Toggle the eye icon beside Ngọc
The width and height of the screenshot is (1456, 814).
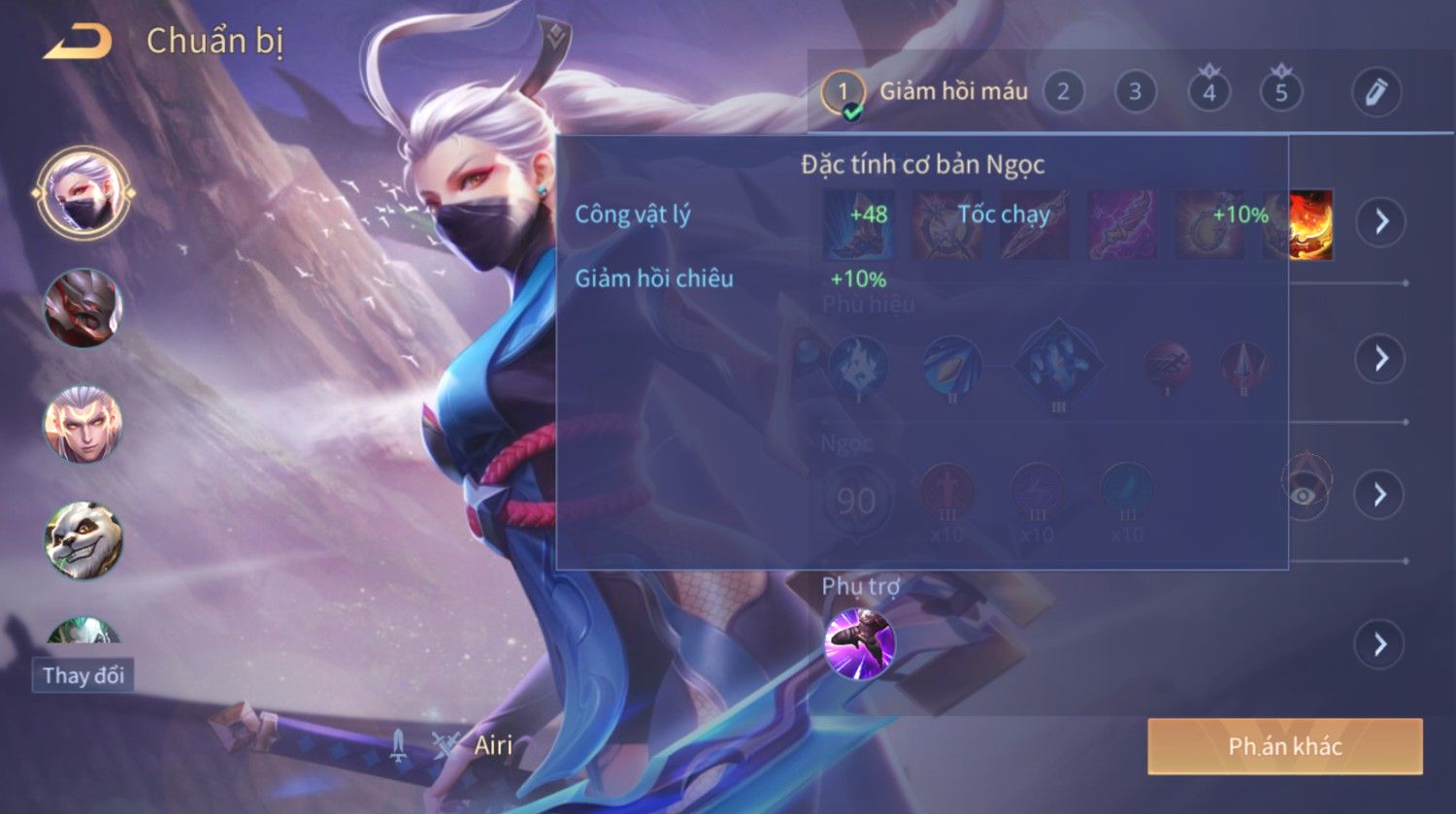(1306, 495)
